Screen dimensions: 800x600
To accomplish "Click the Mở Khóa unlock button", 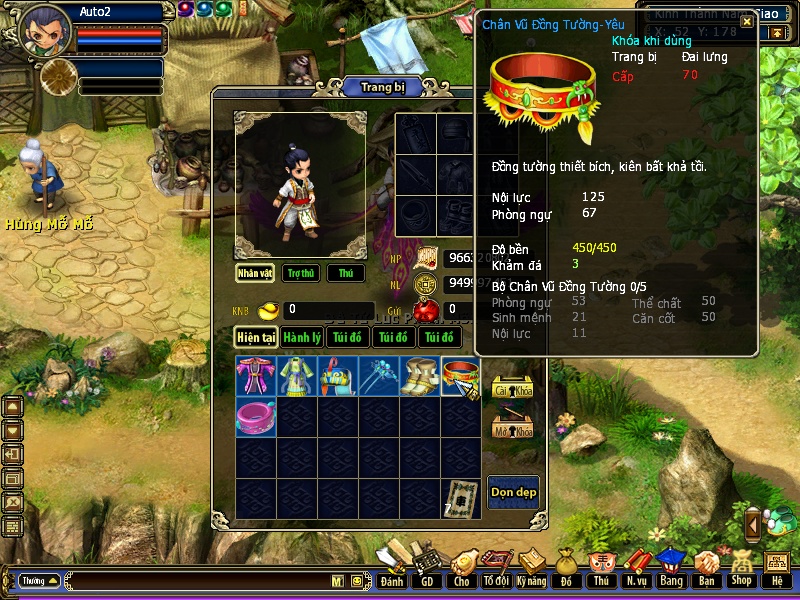I will coord(512,426).
